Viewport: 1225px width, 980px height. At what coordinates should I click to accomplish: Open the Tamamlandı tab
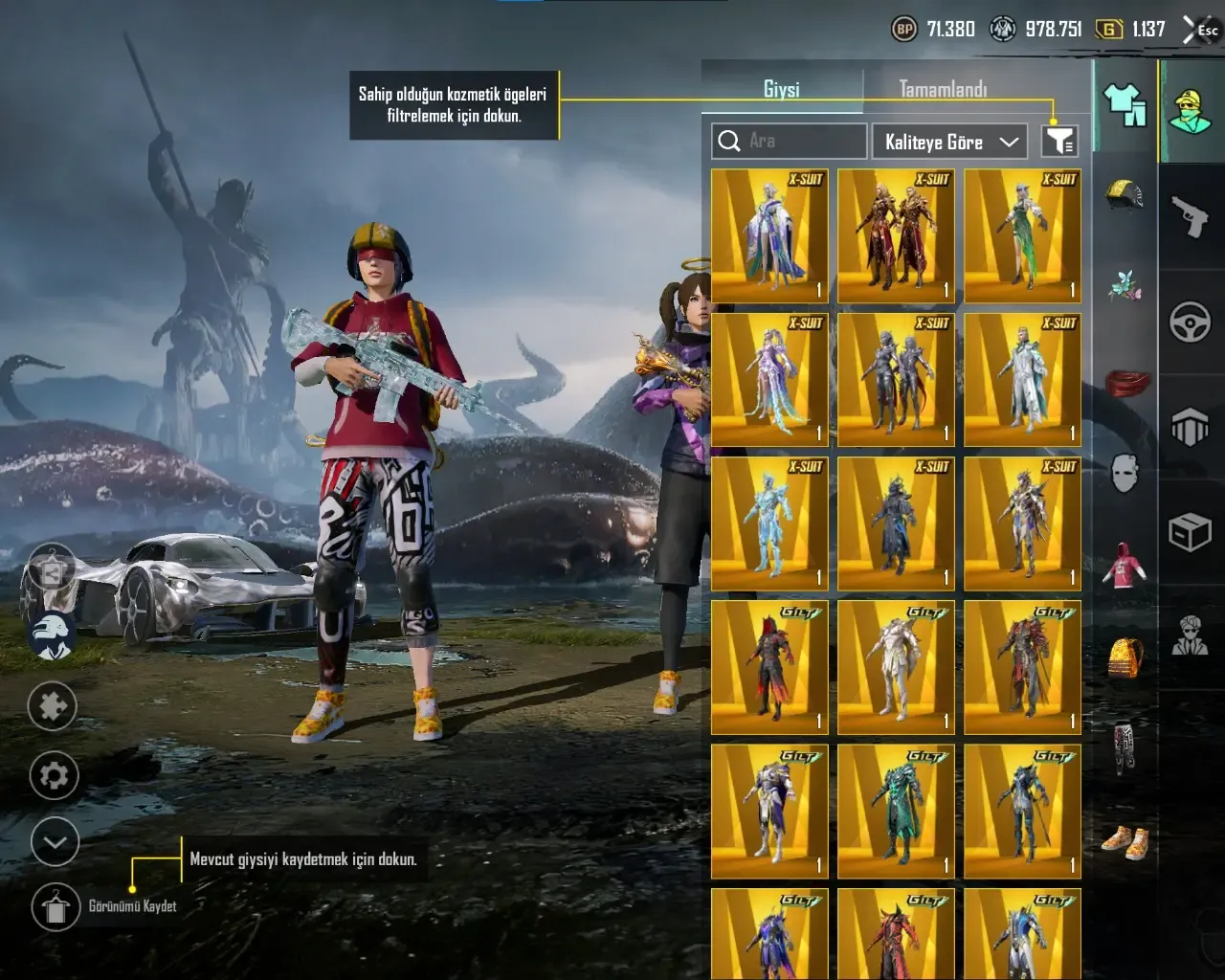(943, 89)
